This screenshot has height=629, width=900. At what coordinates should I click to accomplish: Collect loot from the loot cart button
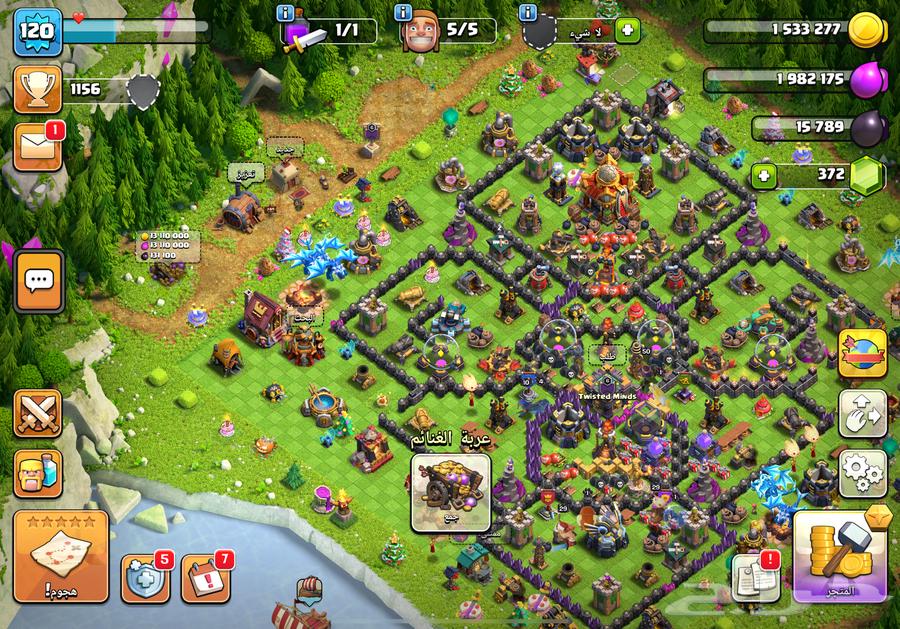coord(451,492)
